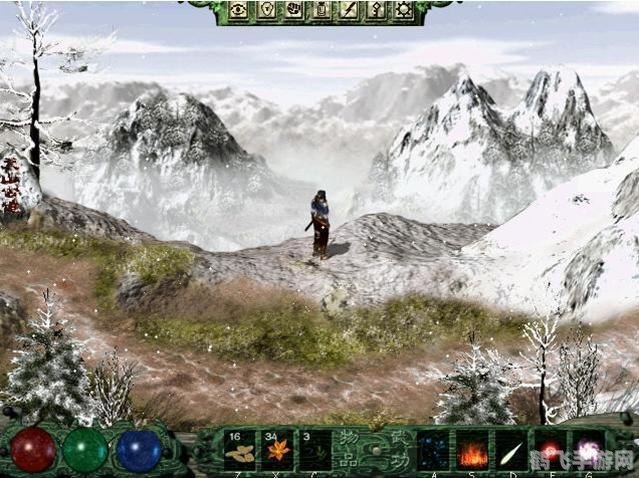Click the sword icon in top toolbar

point(348,10)
